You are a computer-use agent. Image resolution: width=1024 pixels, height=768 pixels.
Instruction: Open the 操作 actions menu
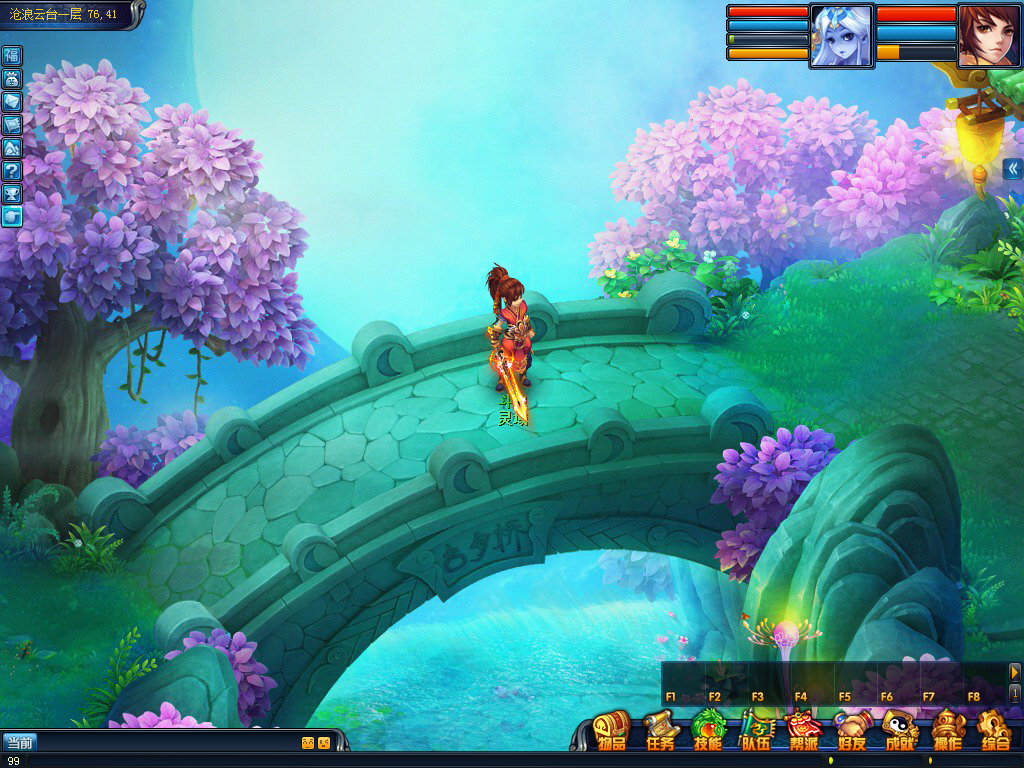point(947,730)
